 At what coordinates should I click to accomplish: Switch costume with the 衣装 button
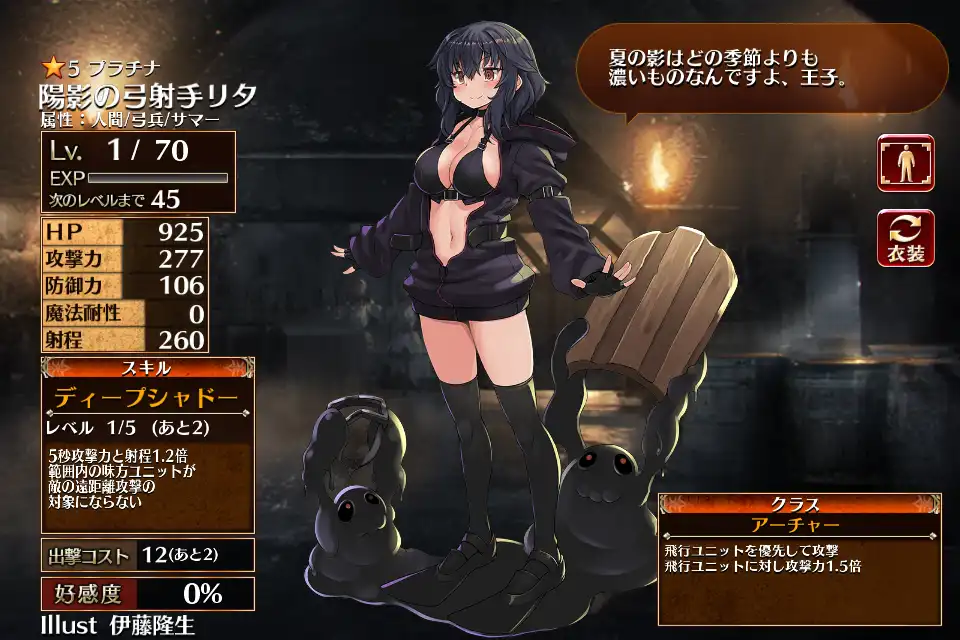[x=906, y=238]
